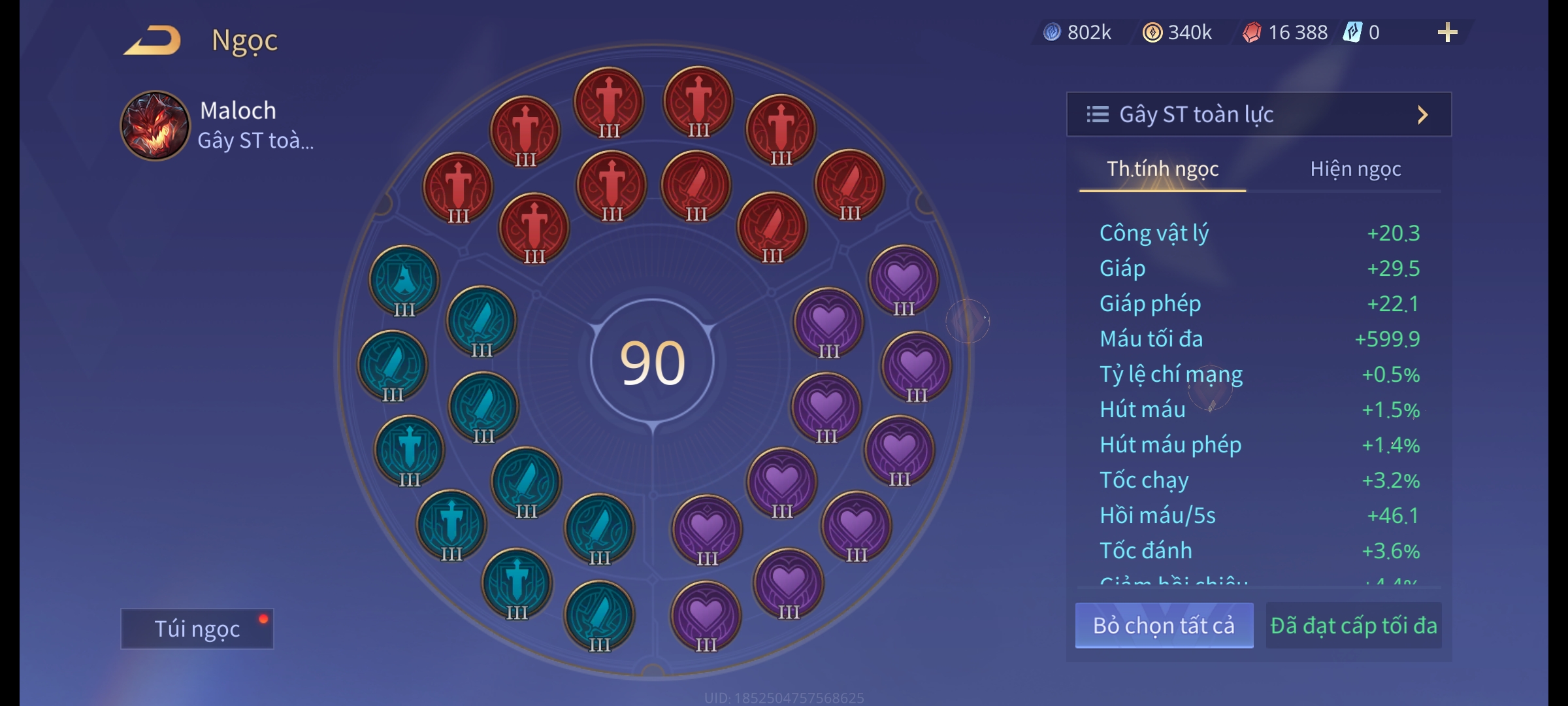This screenshot has width=1568, height=706.
Task: Select the Maloch hero portrait
Action: [155, 126]
